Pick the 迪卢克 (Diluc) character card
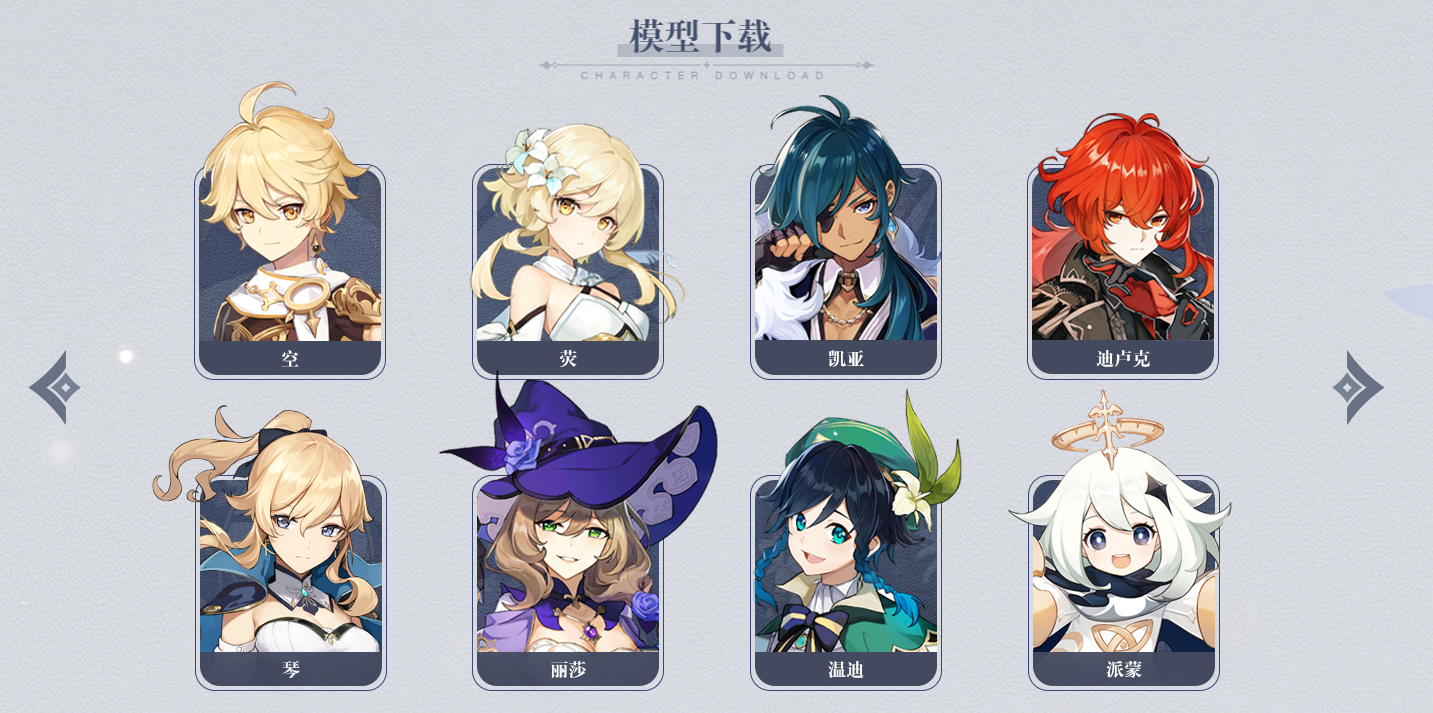The image size is (1433, 713). tap(1122, 270)
